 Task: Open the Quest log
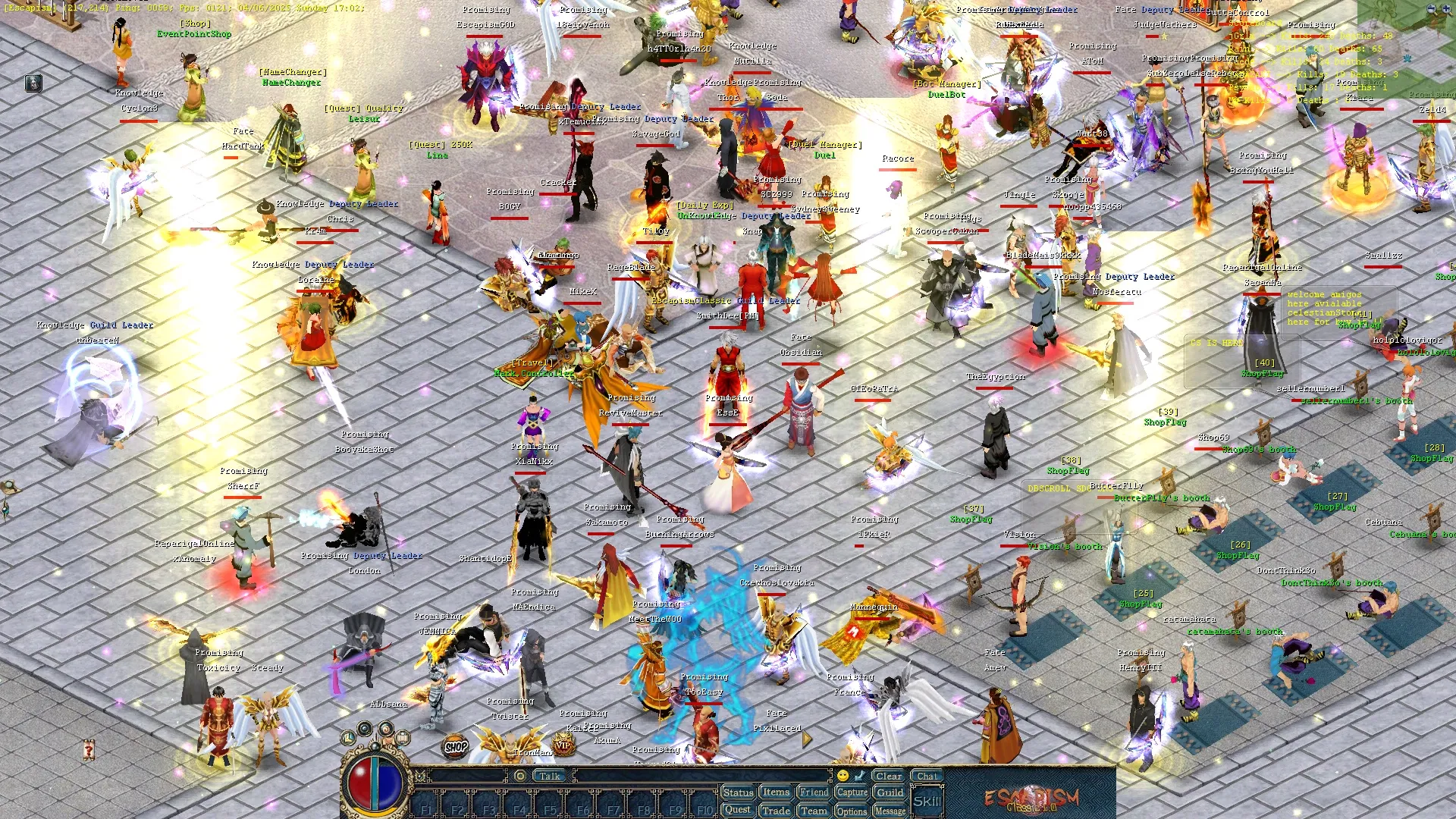(737, 810)
